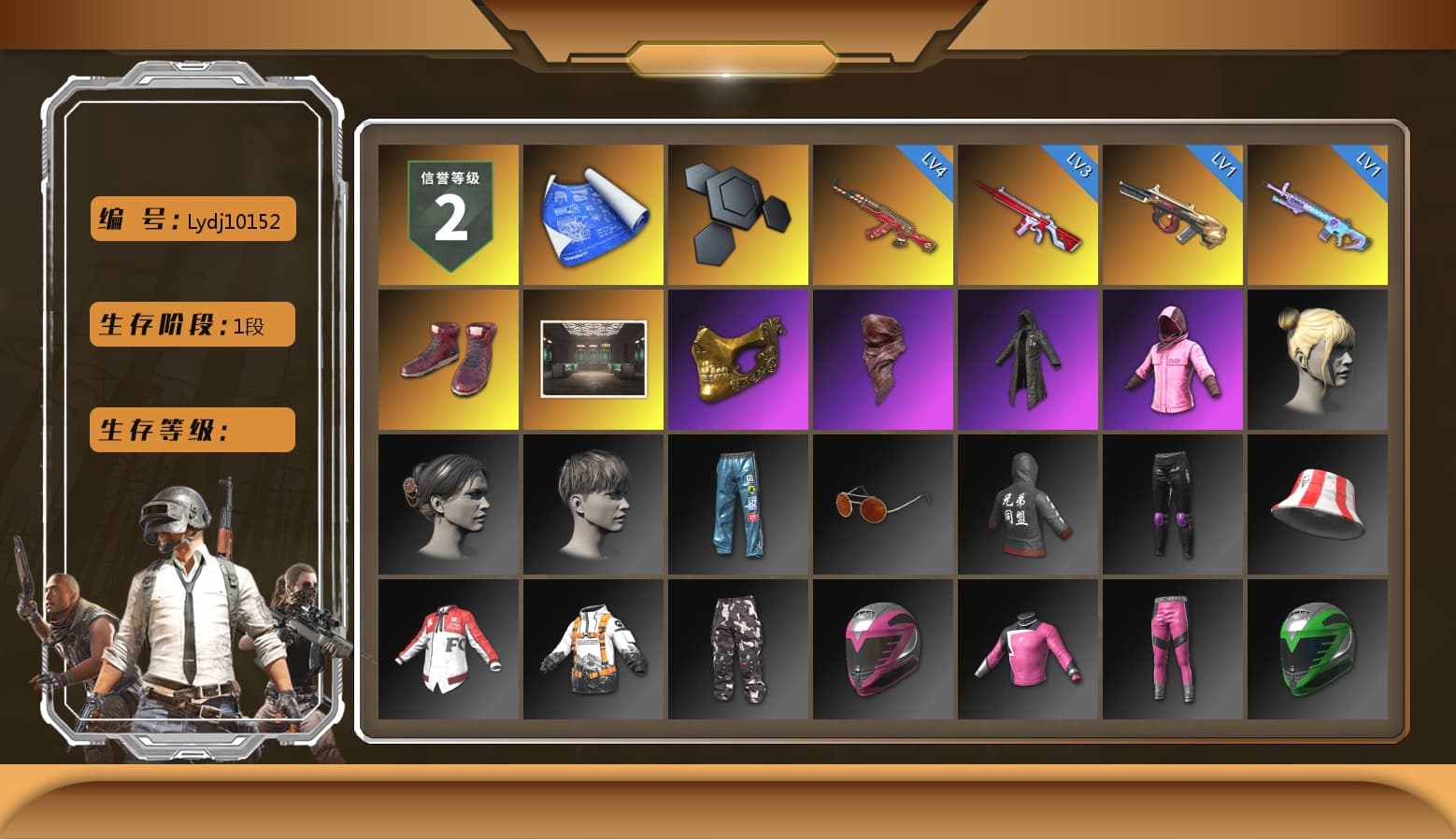Click the 生存阶段 1段 stage label
The height and width of the screenshot is (839, 1456).
(x=191, y=324)
